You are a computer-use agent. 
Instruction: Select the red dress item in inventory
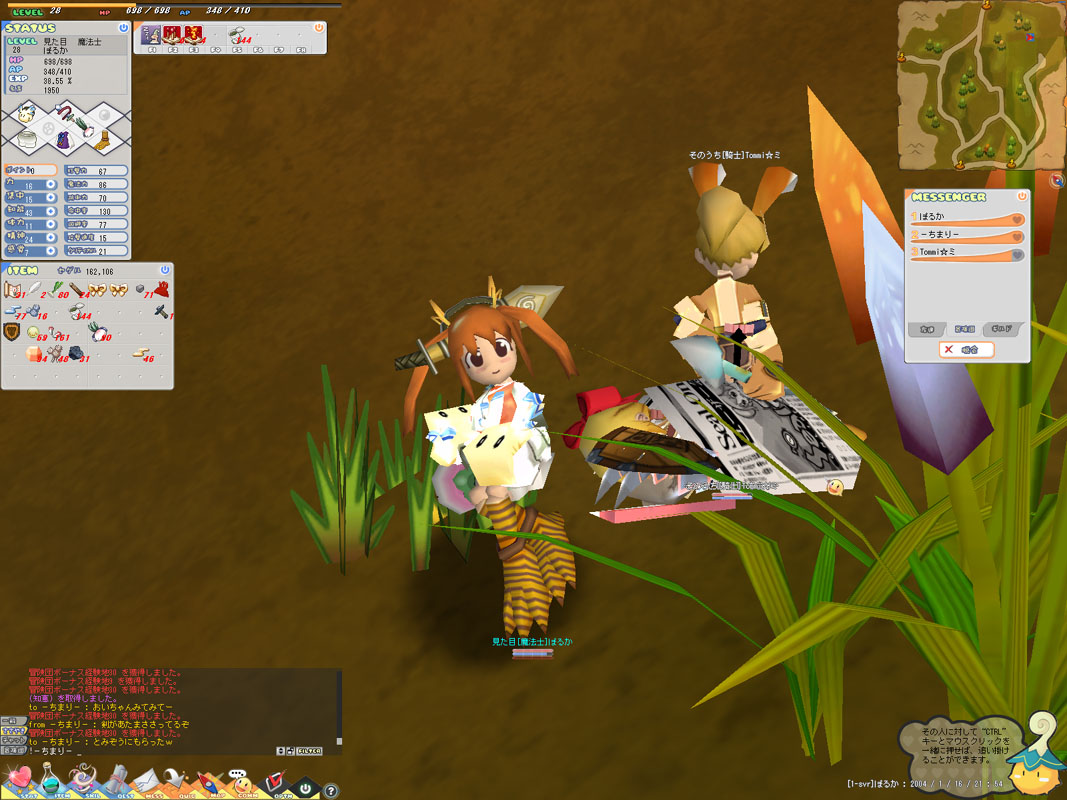(x=161, y=290)
